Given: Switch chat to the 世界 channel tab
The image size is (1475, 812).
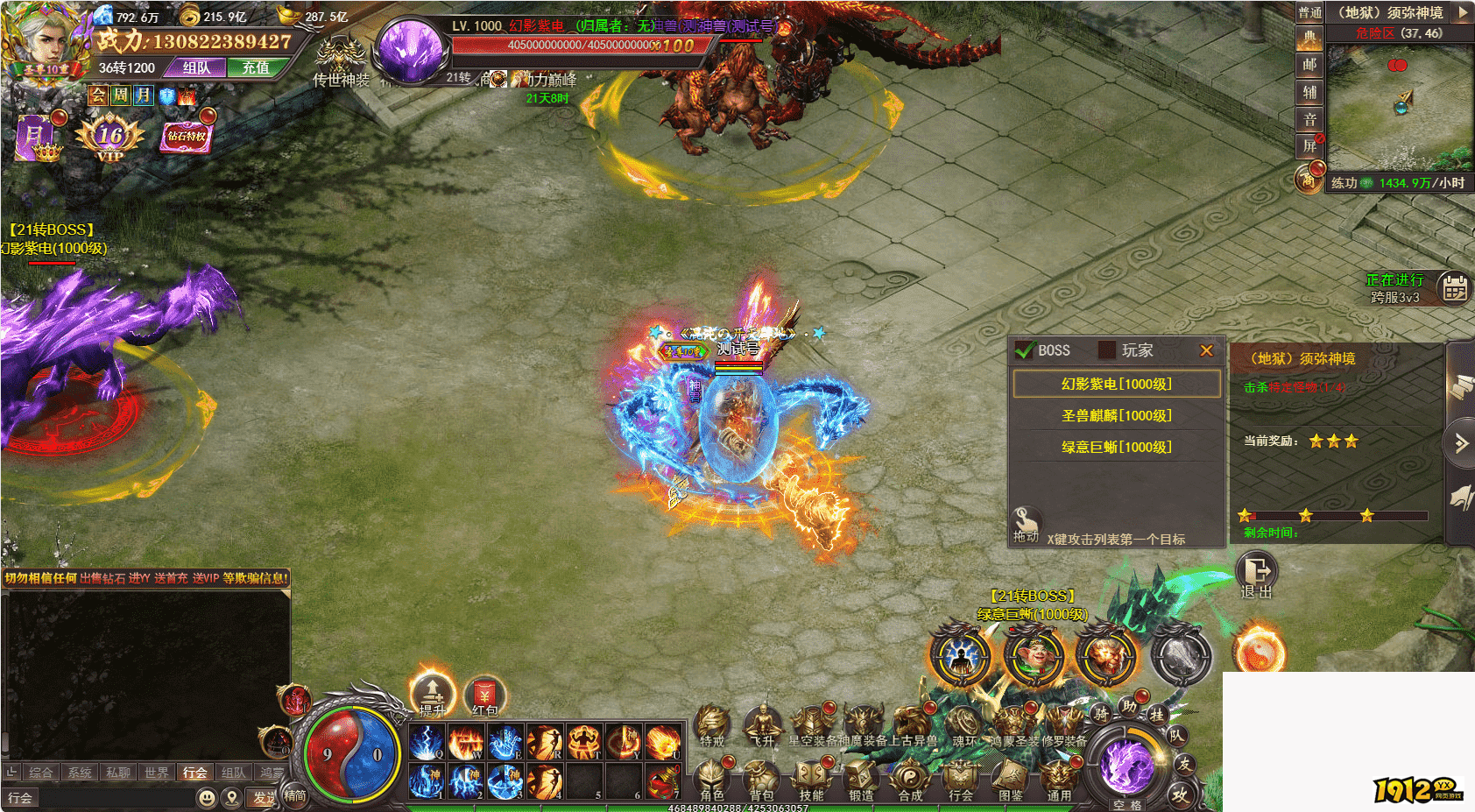Looking at the screenshot, I should tap(157, 773).
